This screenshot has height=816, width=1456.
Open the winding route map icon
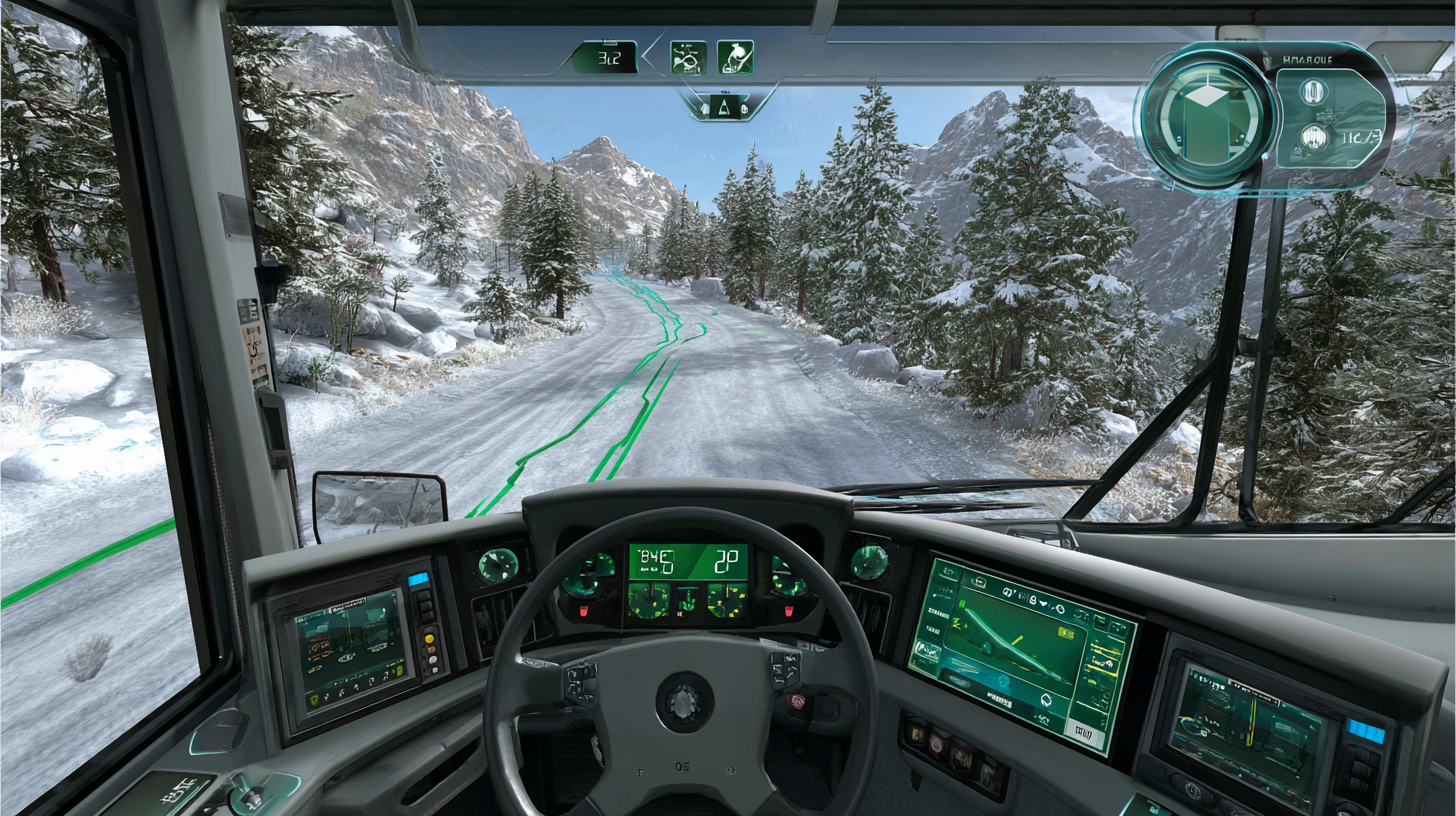pyautogui.click(x=688, y=57)
